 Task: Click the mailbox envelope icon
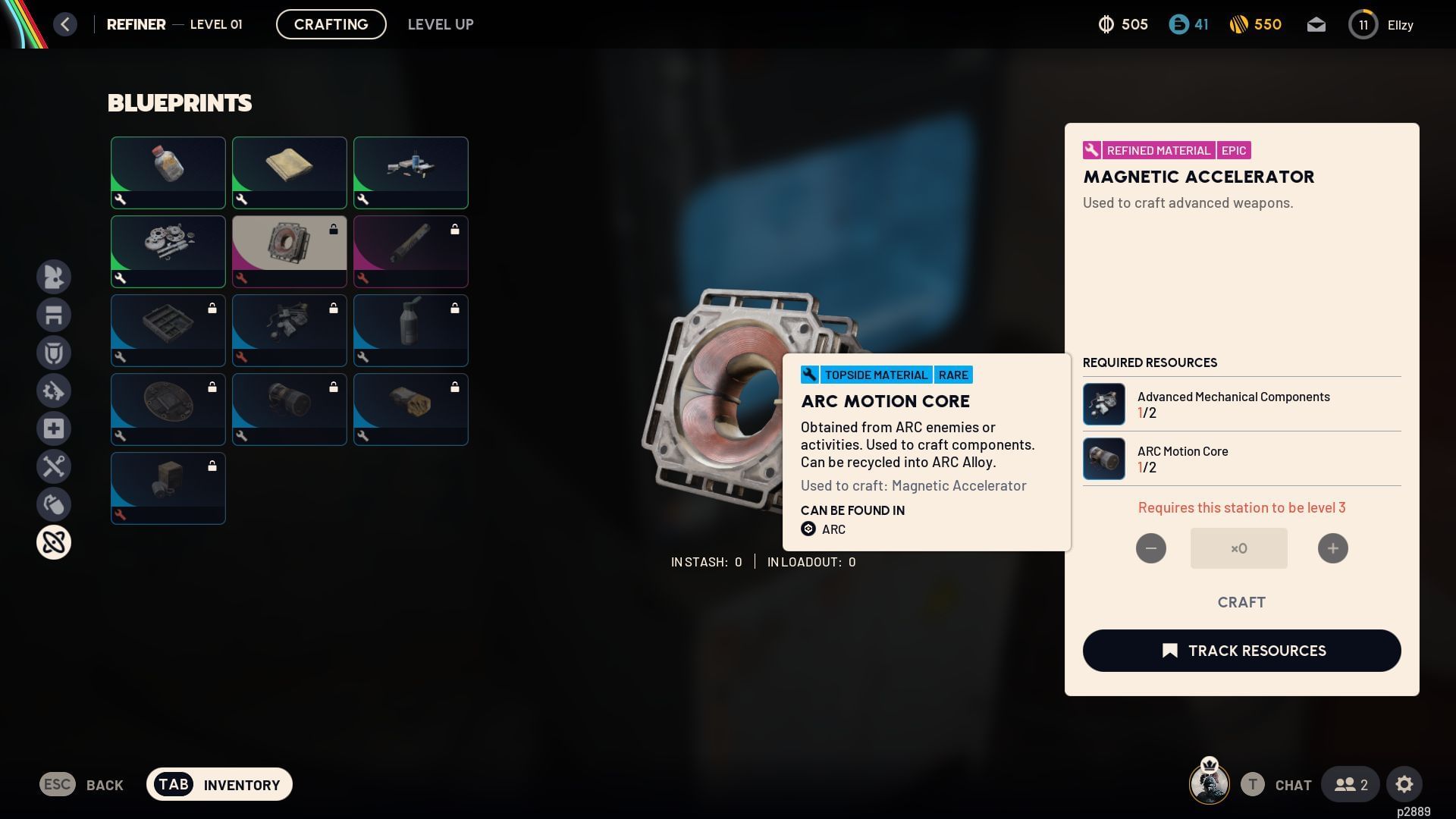tap(1316, 24)
